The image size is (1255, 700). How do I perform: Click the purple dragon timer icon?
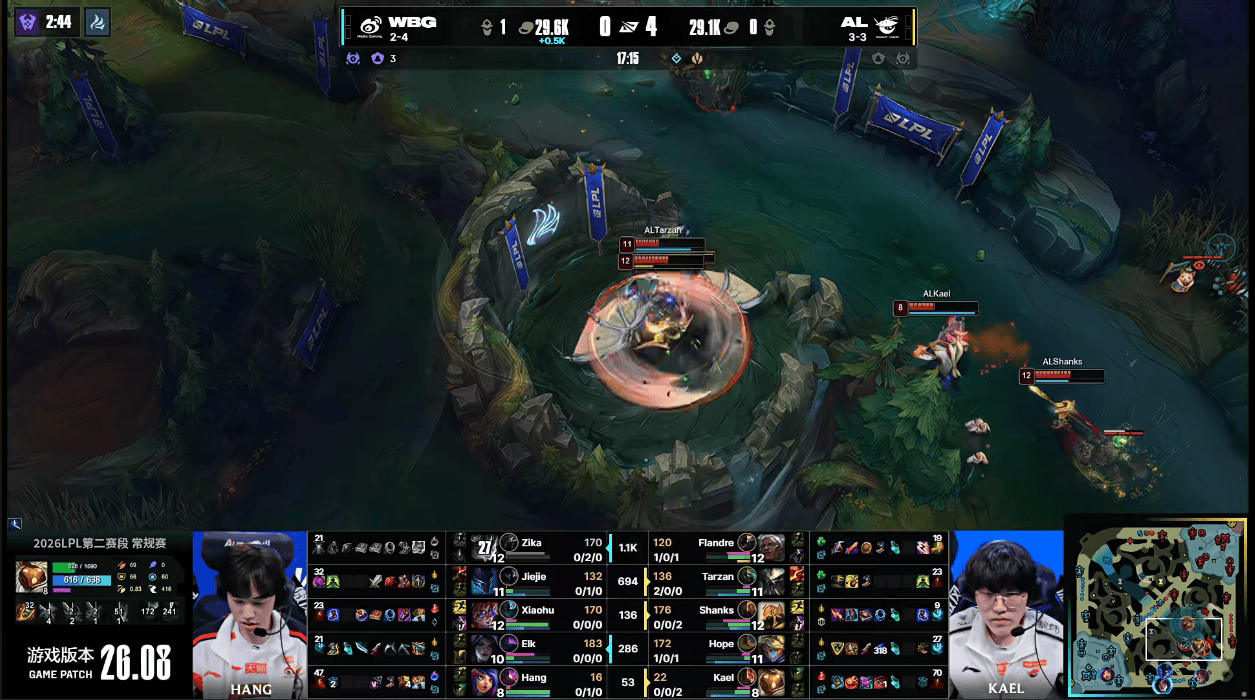point(27,22)
